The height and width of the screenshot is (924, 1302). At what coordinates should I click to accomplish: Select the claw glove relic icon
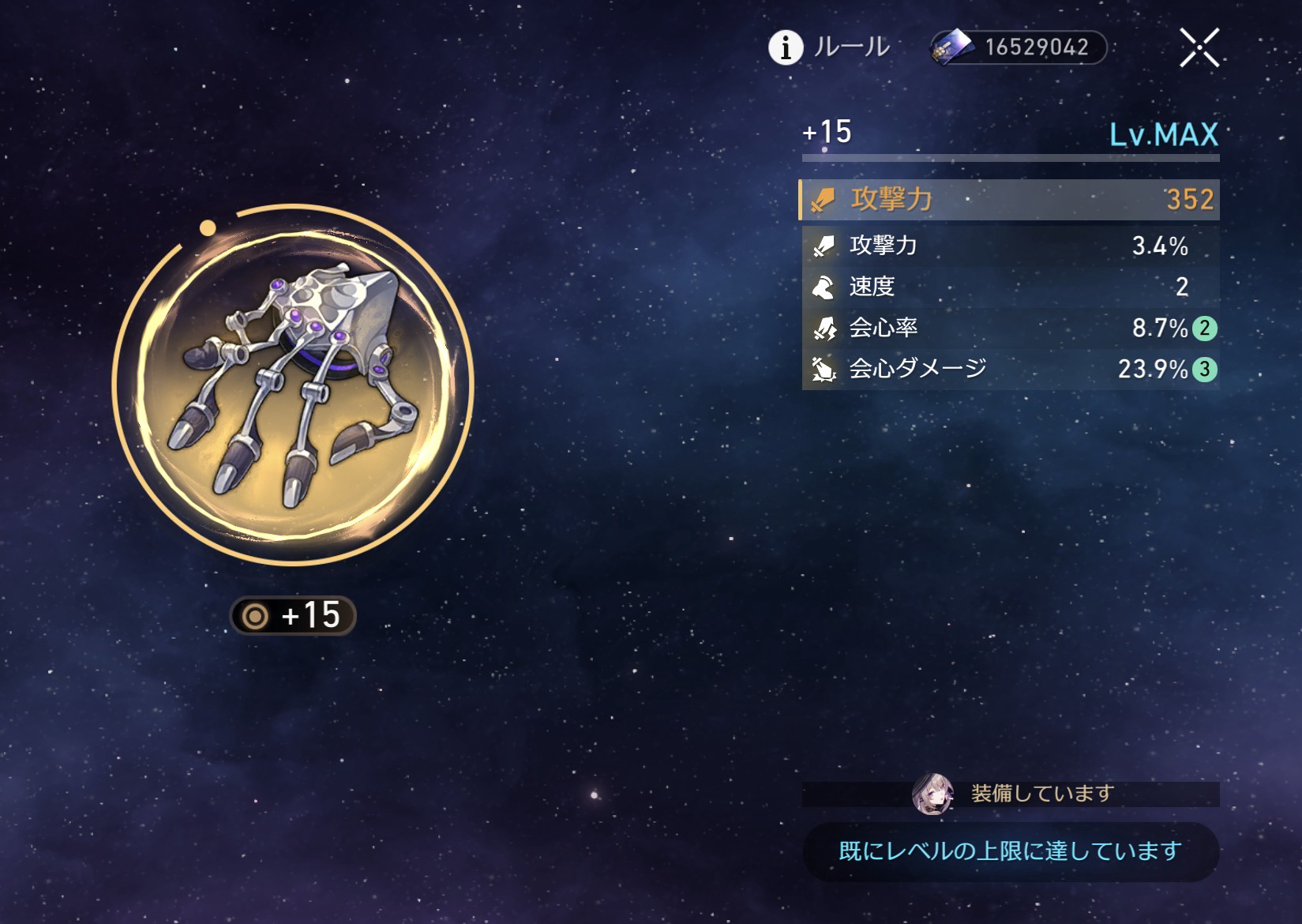point(293,385)
